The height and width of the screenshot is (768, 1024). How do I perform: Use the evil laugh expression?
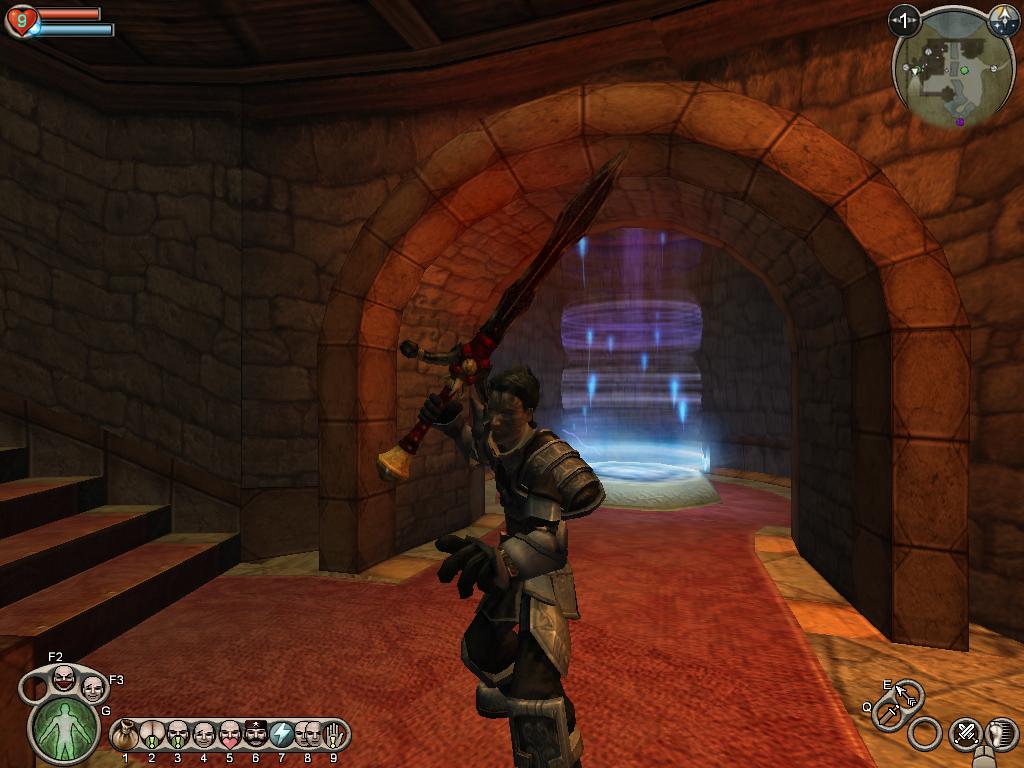click(63, 678)
